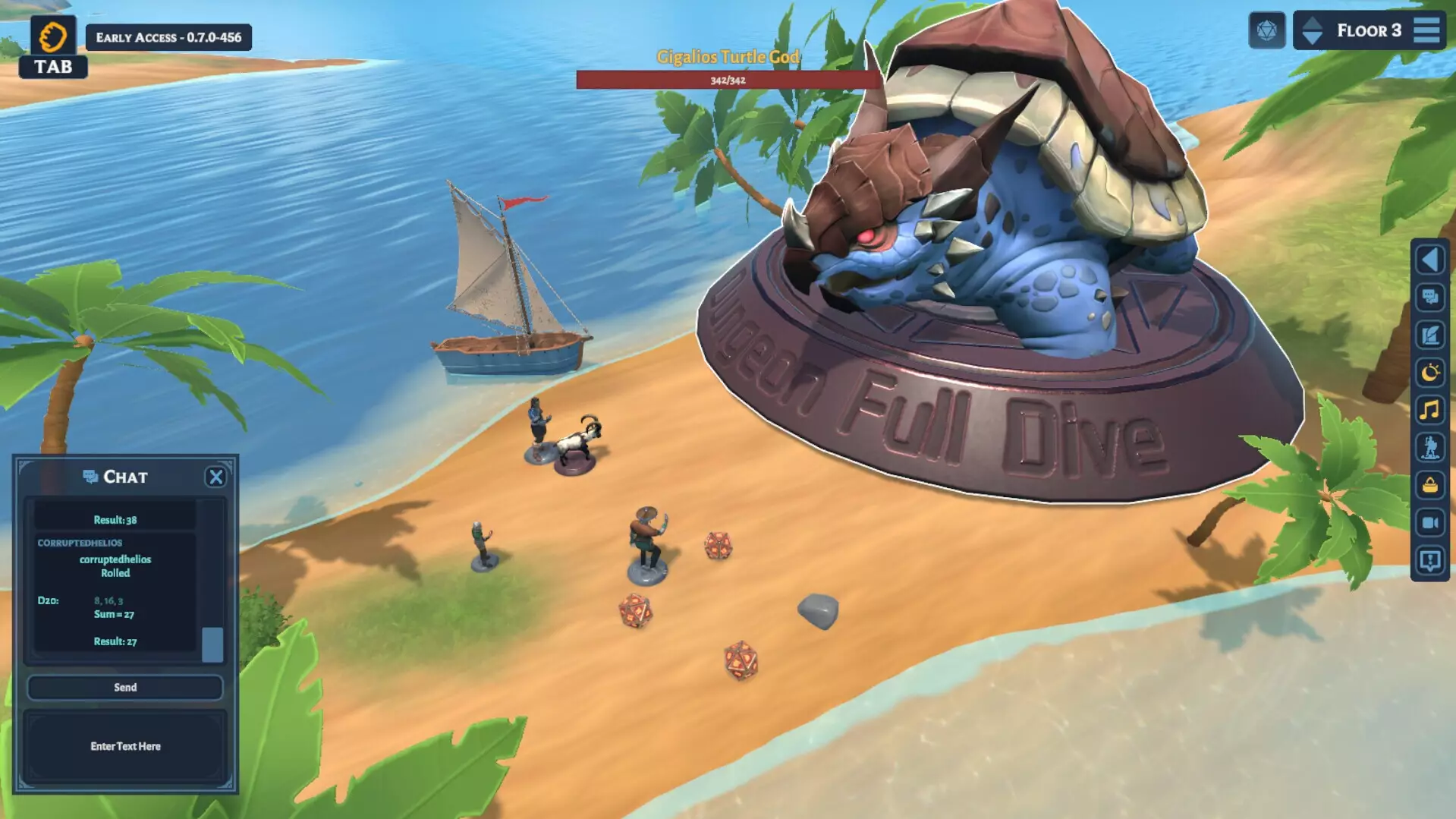Click the orange TAB ring icon top left
1456x819 pixels.
[52, 34]
